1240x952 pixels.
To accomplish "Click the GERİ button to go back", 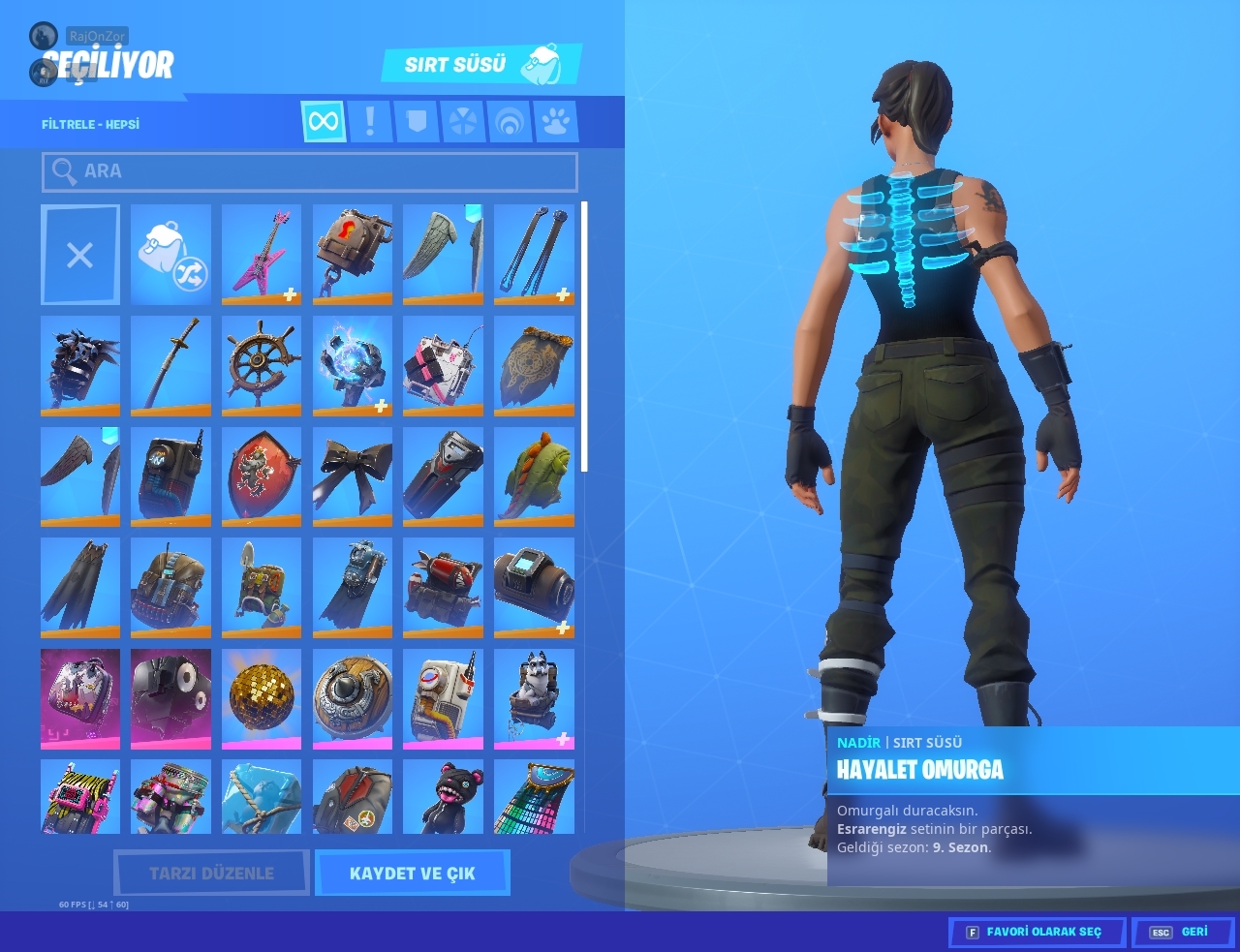I will [1183, 932].
